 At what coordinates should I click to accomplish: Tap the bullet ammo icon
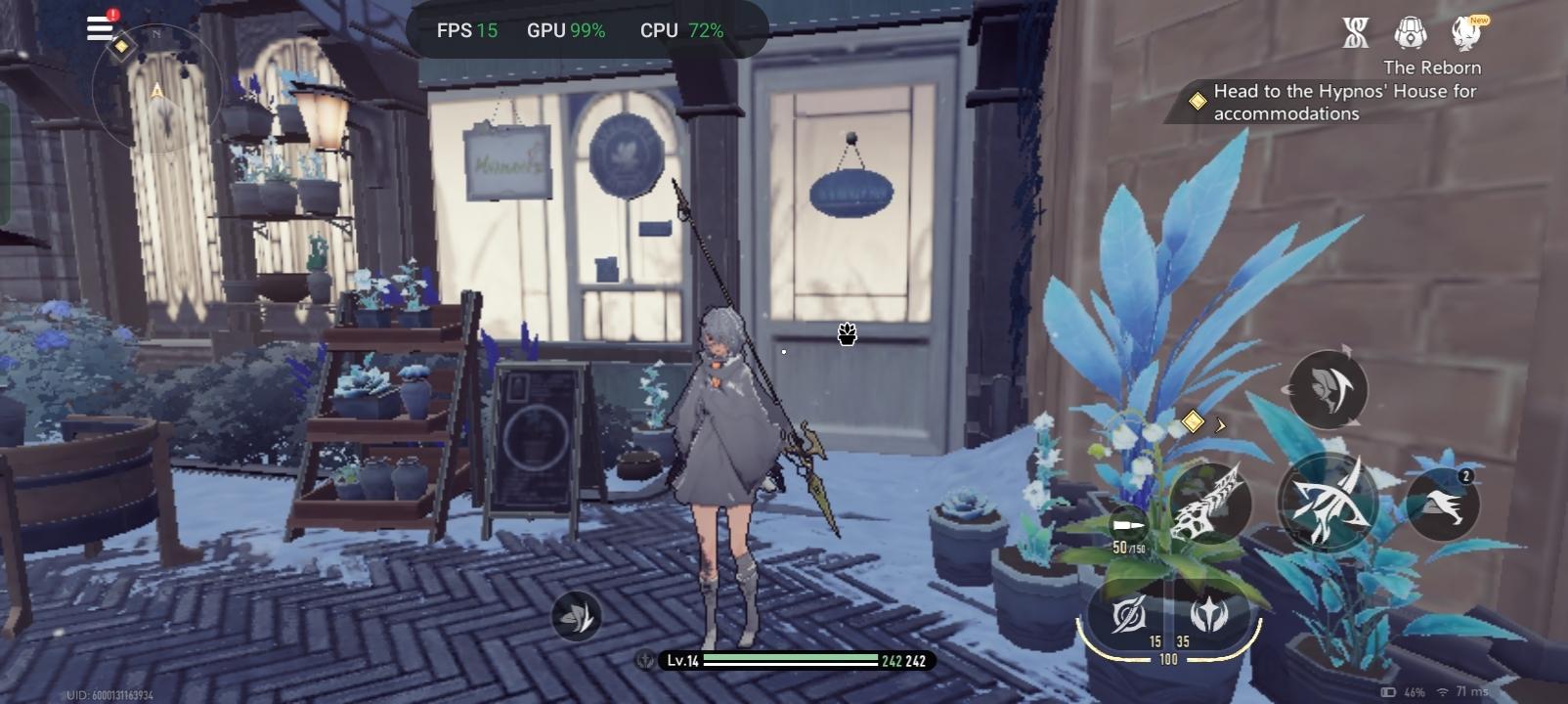pos(1128,526)
